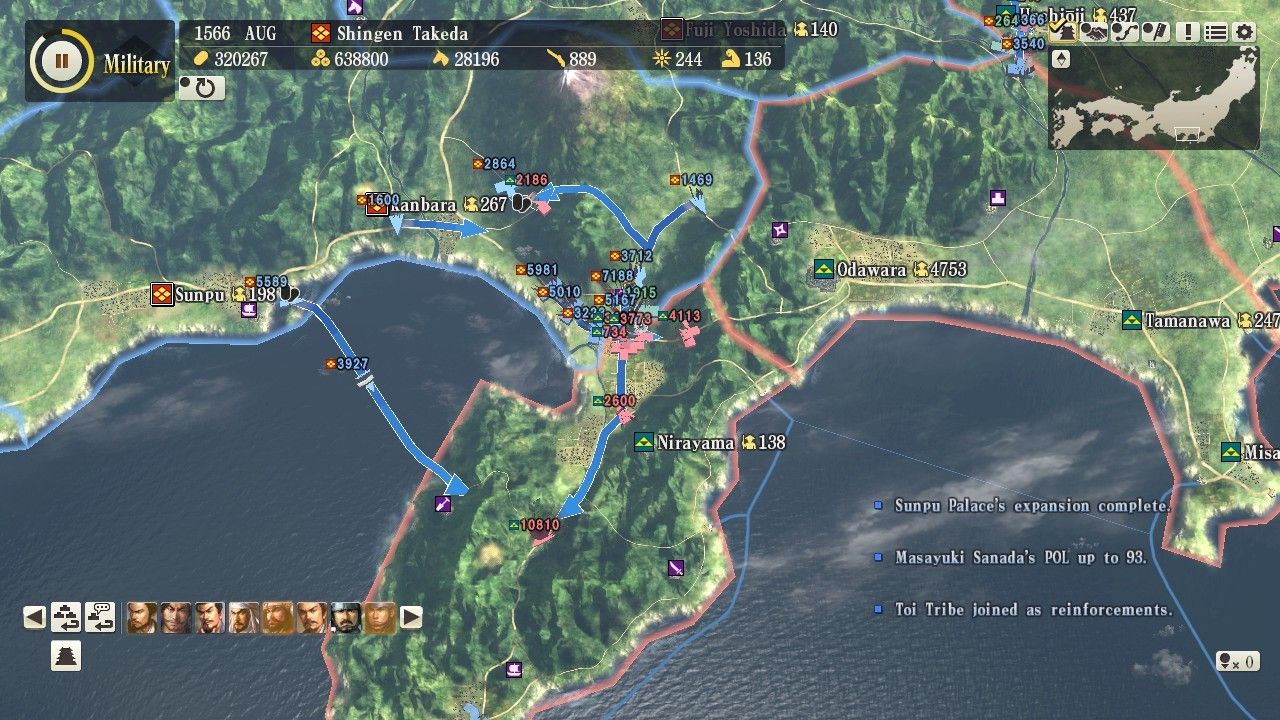
Task: Toggle the handshake diplomacy filter icon
Action: point(1096,32)
